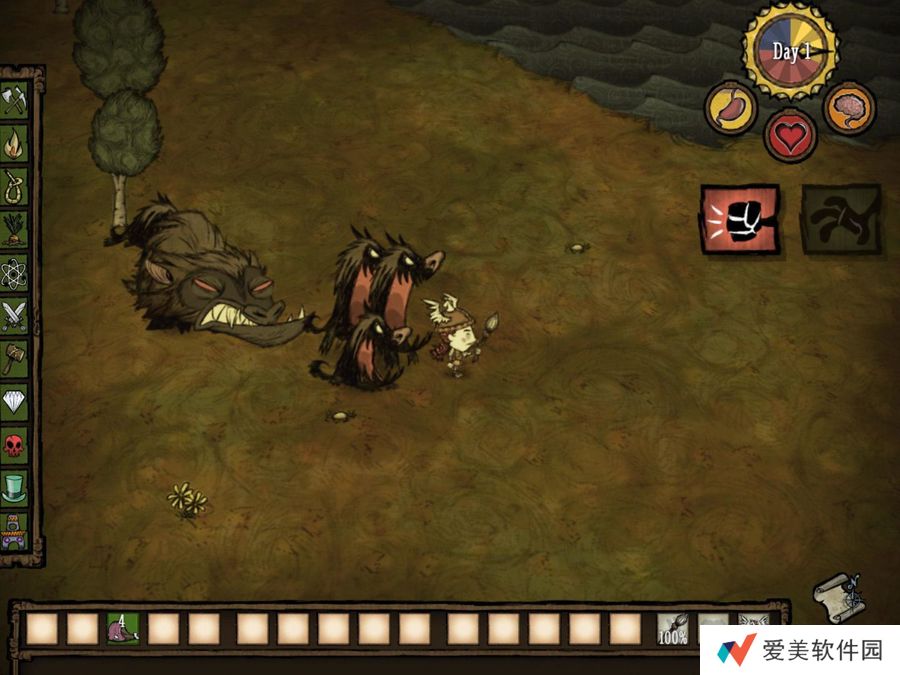Tap the red fist attack button
This screenshot has width=900, height=675.
[740, 218]
